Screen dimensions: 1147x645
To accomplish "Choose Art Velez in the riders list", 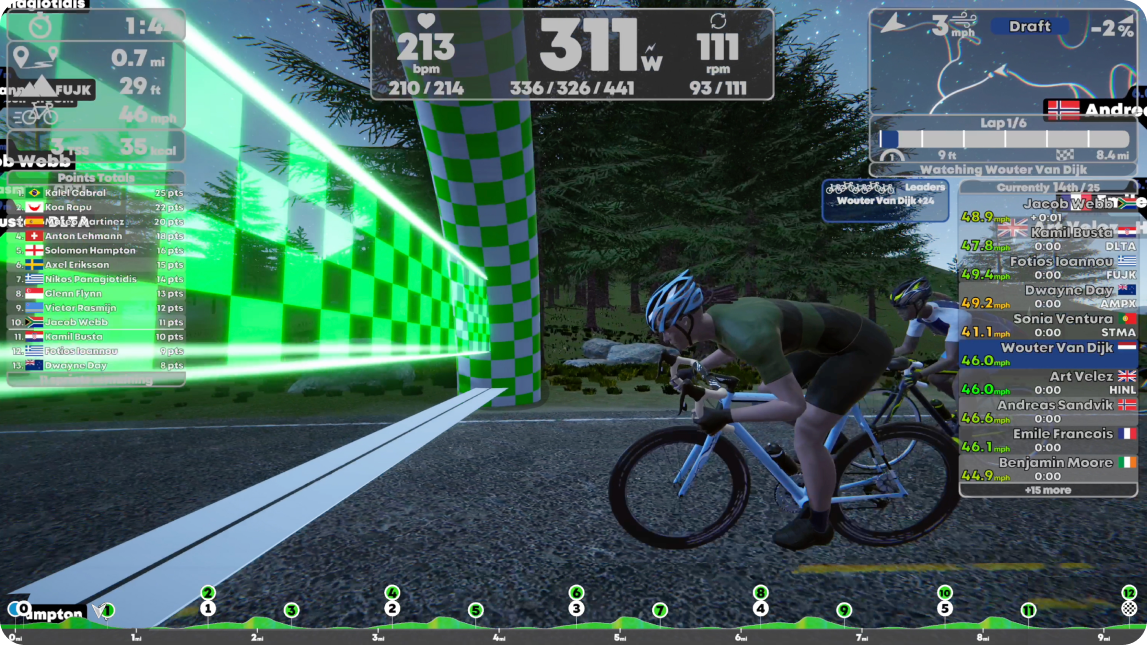I will pyautogui.click(x=1048, y=383).
